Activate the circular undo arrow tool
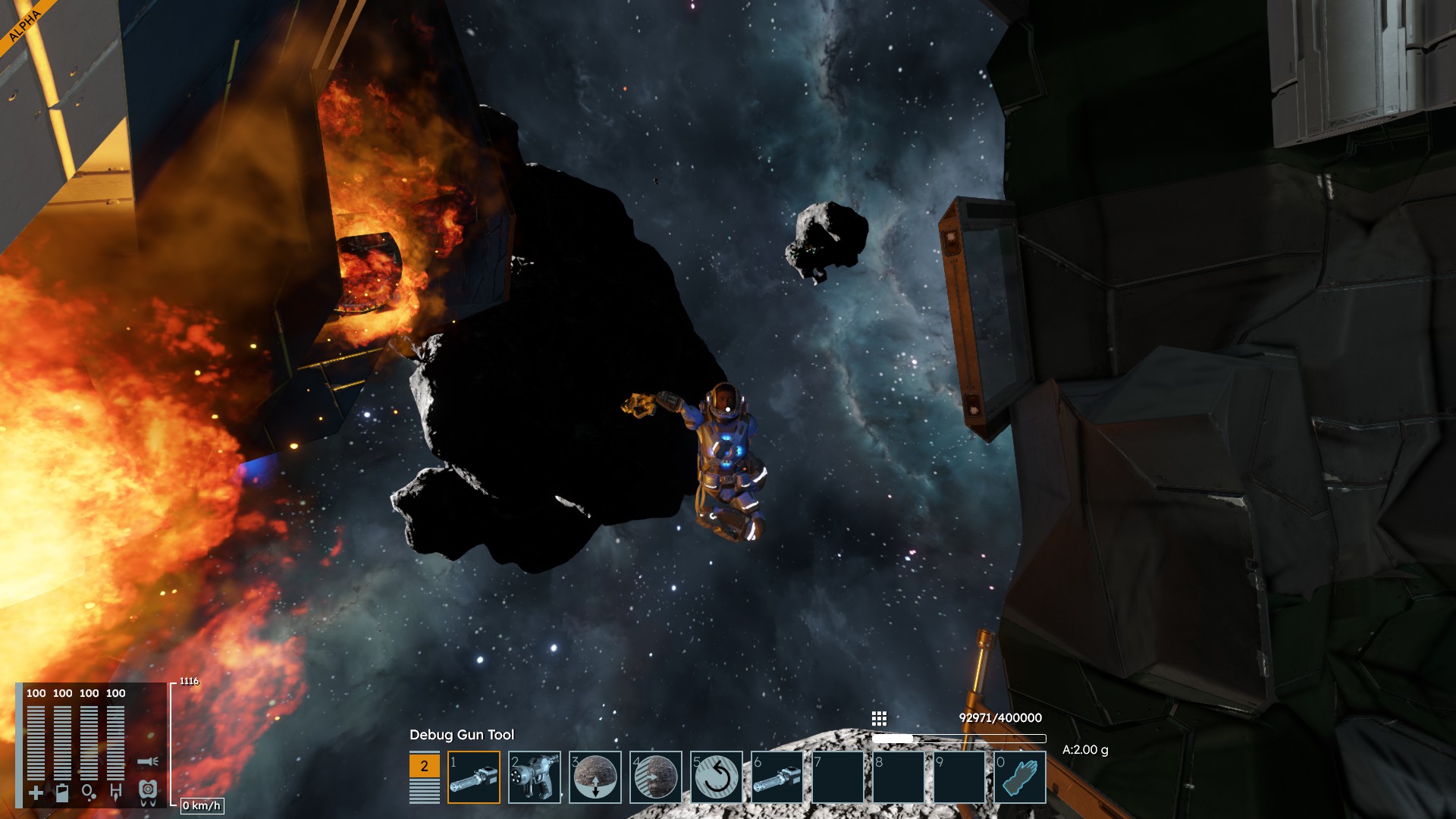Viewport: 1456px width, 819px height. [x=717, y=777]
